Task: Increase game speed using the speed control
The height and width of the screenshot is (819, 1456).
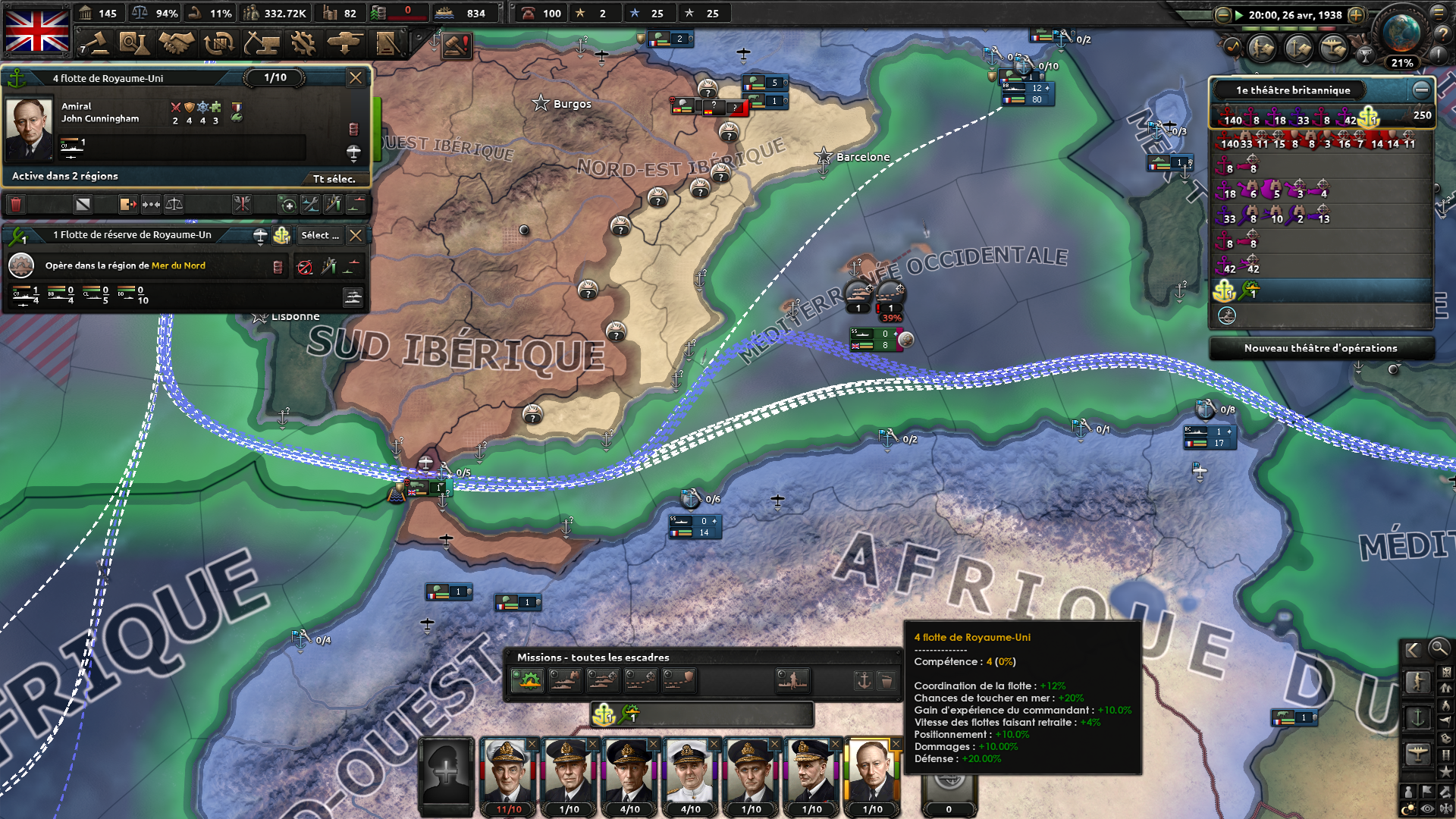Action: click(x=1356, y=14)
